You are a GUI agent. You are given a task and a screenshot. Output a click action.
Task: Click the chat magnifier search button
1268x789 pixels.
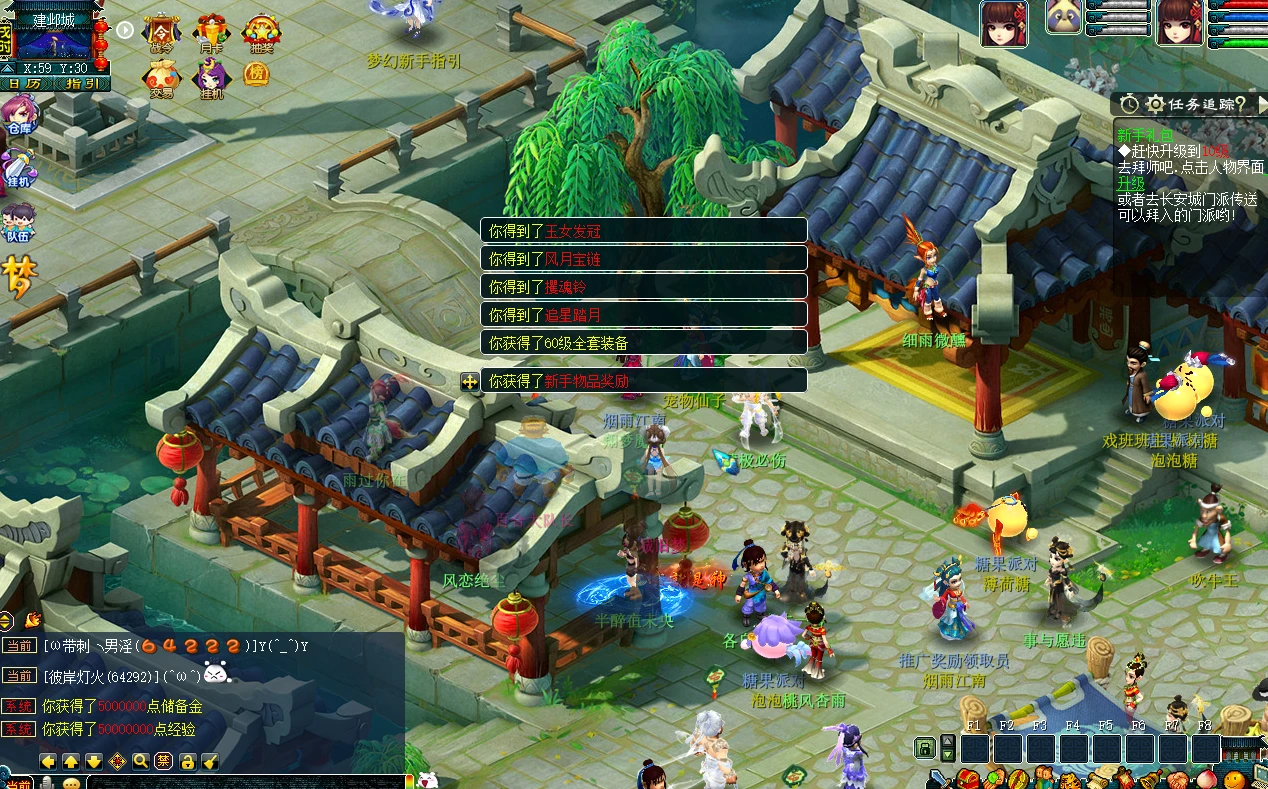[x=141, y=761]
